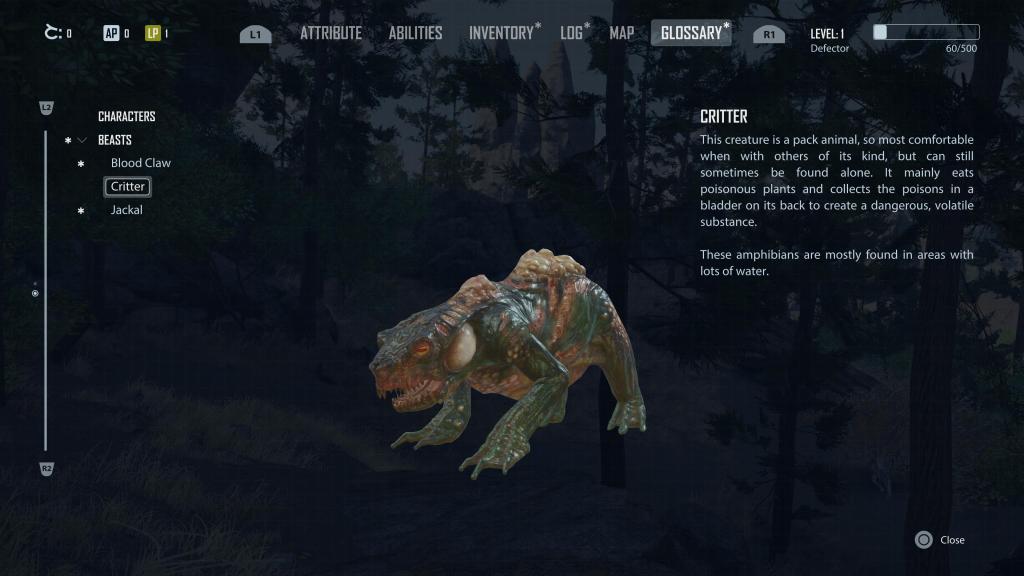Switch to the Attribute tab
The width and height of the screenshot is (1024, 576).
coord(330,33)
